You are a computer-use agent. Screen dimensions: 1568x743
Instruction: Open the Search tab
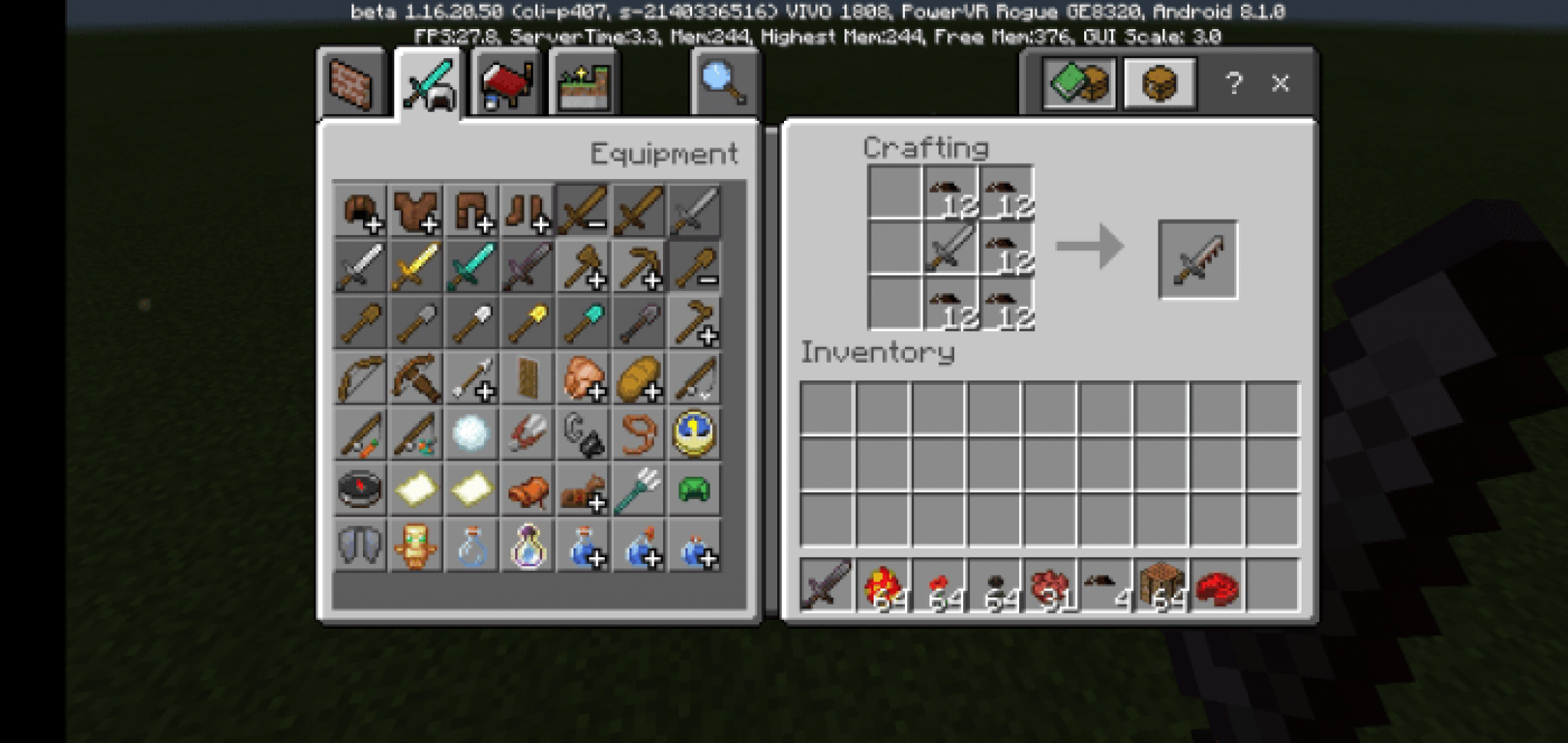(x=720, y=84)
